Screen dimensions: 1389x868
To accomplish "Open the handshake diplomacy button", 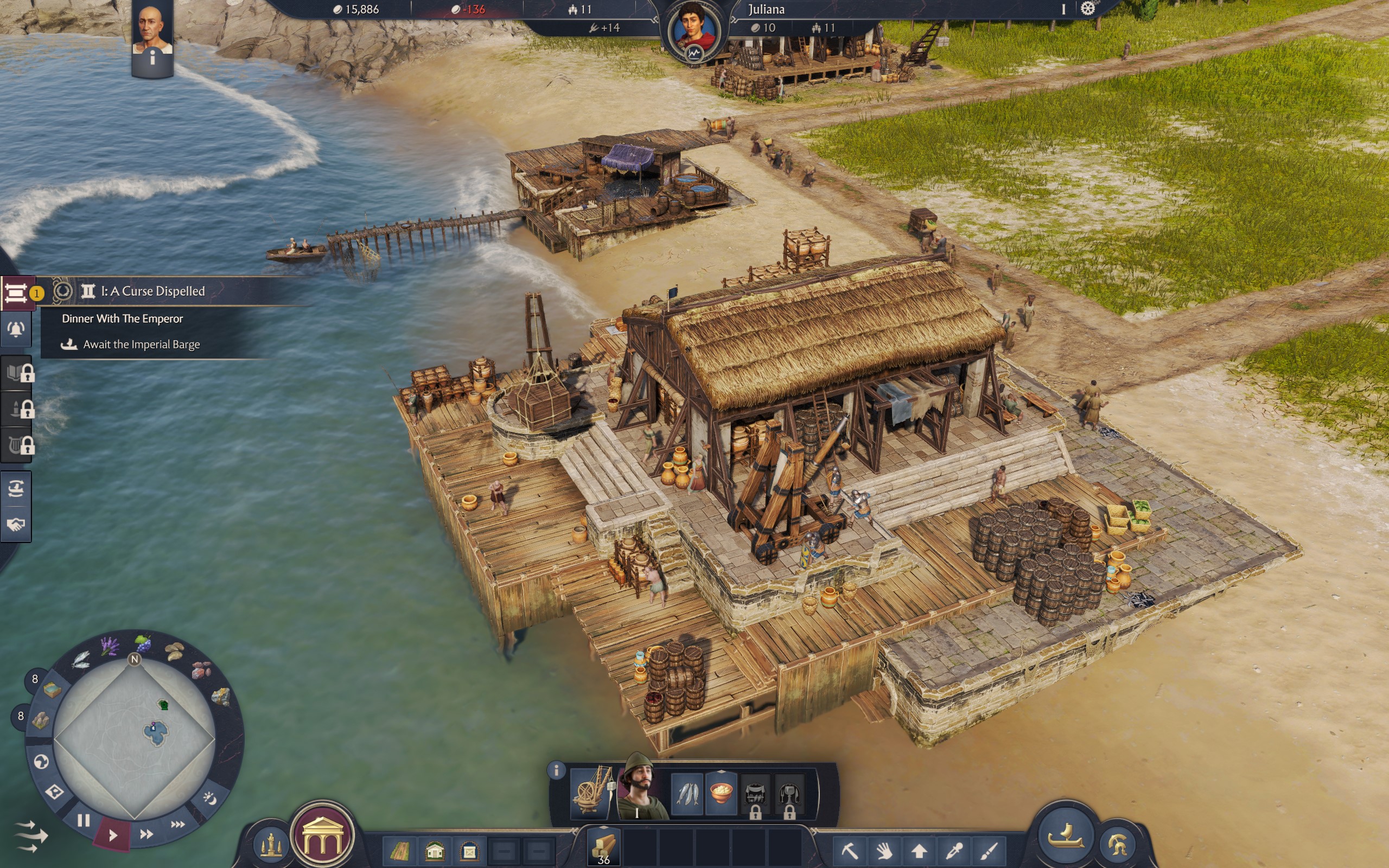I will click(16, 525).
